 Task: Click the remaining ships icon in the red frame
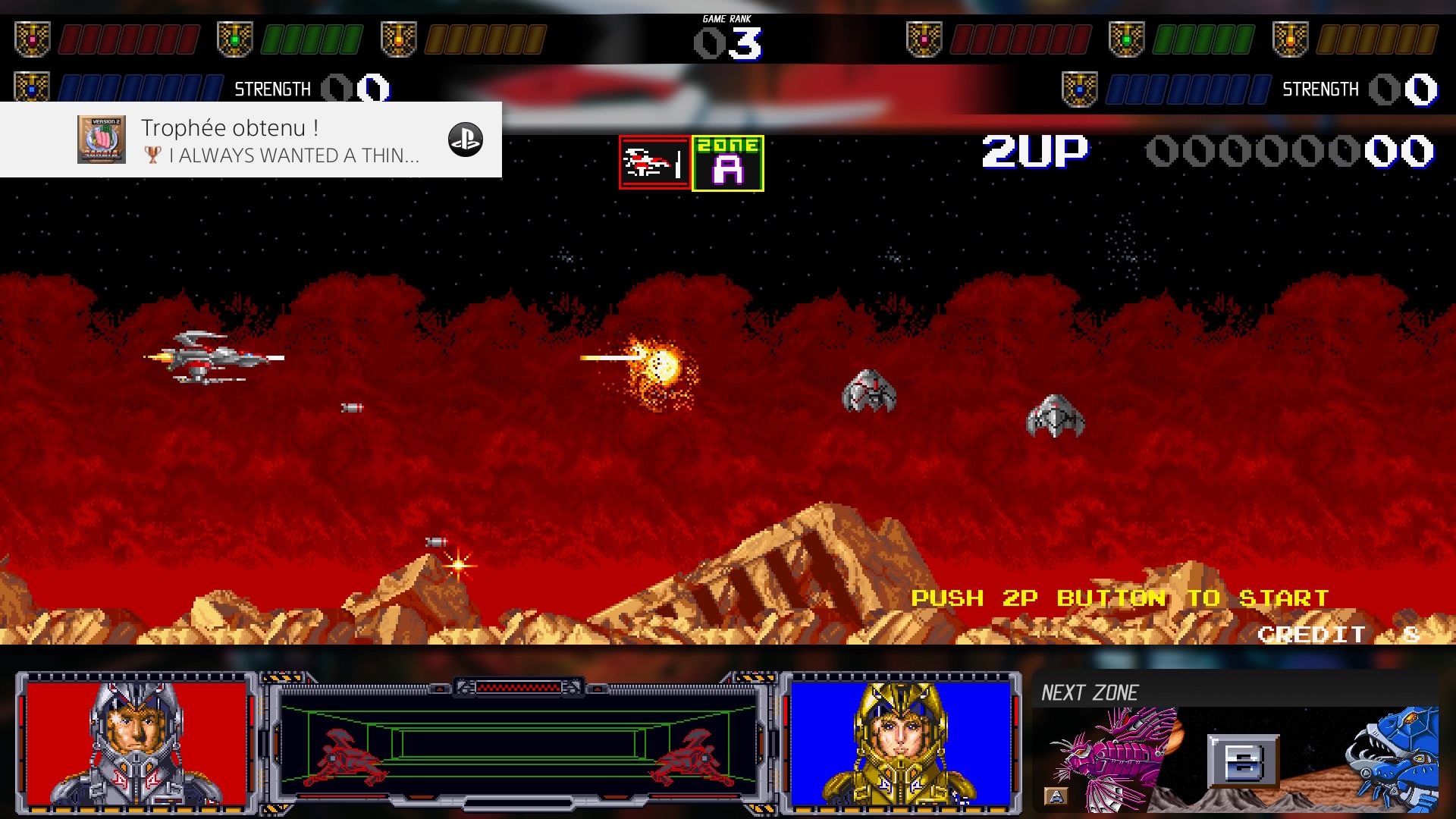point(654,162)
